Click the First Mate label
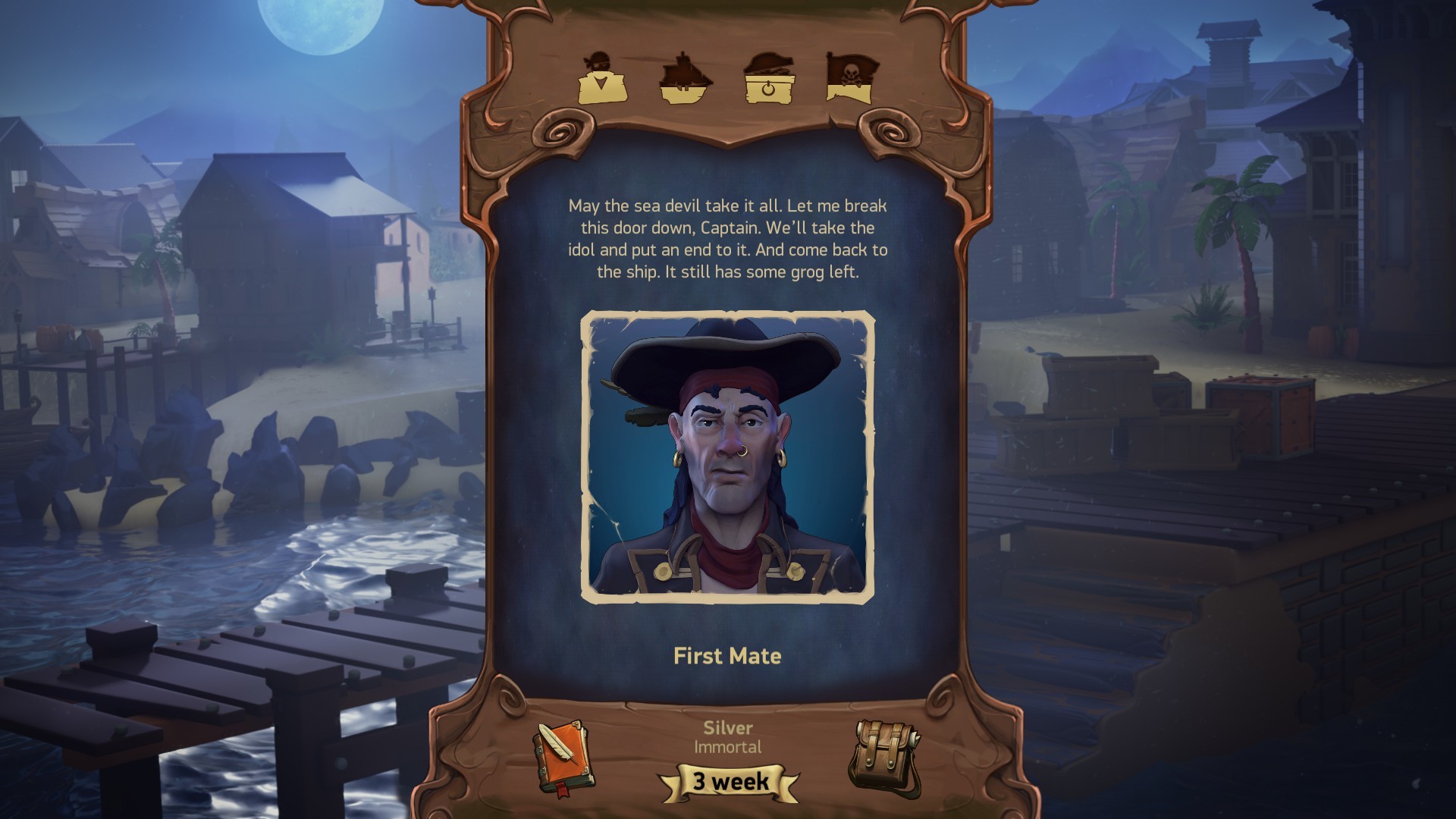 point(727,657)
